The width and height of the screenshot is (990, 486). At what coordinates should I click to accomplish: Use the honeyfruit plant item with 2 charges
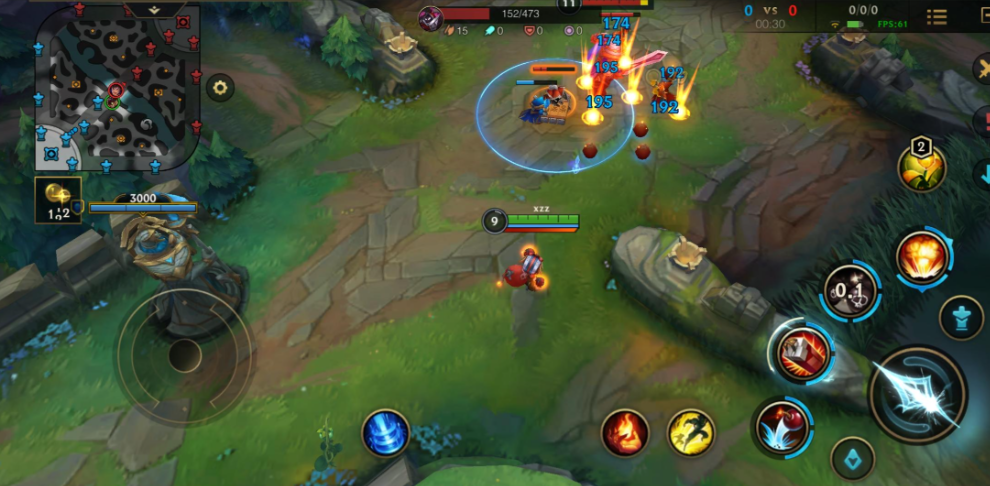(x=921, y=166)
